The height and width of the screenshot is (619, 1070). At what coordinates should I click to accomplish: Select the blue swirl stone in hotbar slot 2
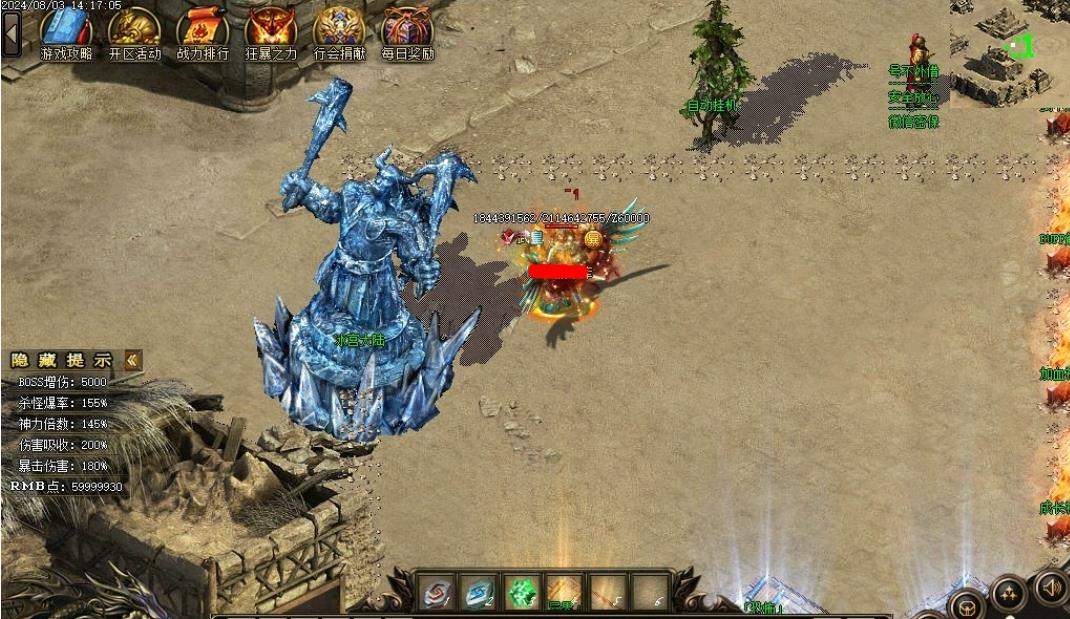(478, 593)
